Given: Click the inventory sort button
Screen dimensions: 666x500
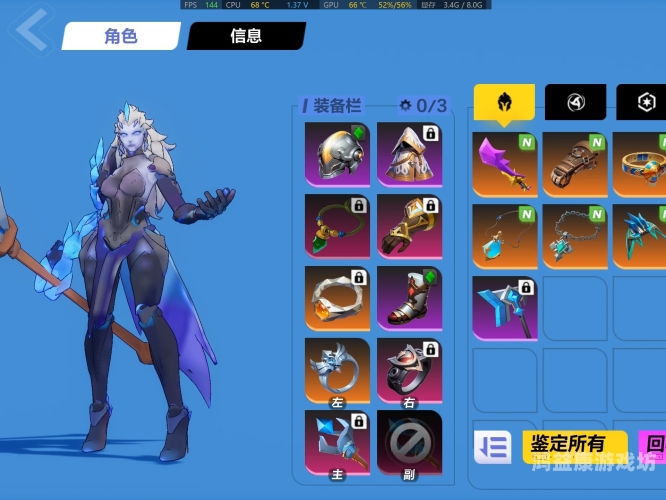Looking at the screenshot, I should [x=492, y=447].
